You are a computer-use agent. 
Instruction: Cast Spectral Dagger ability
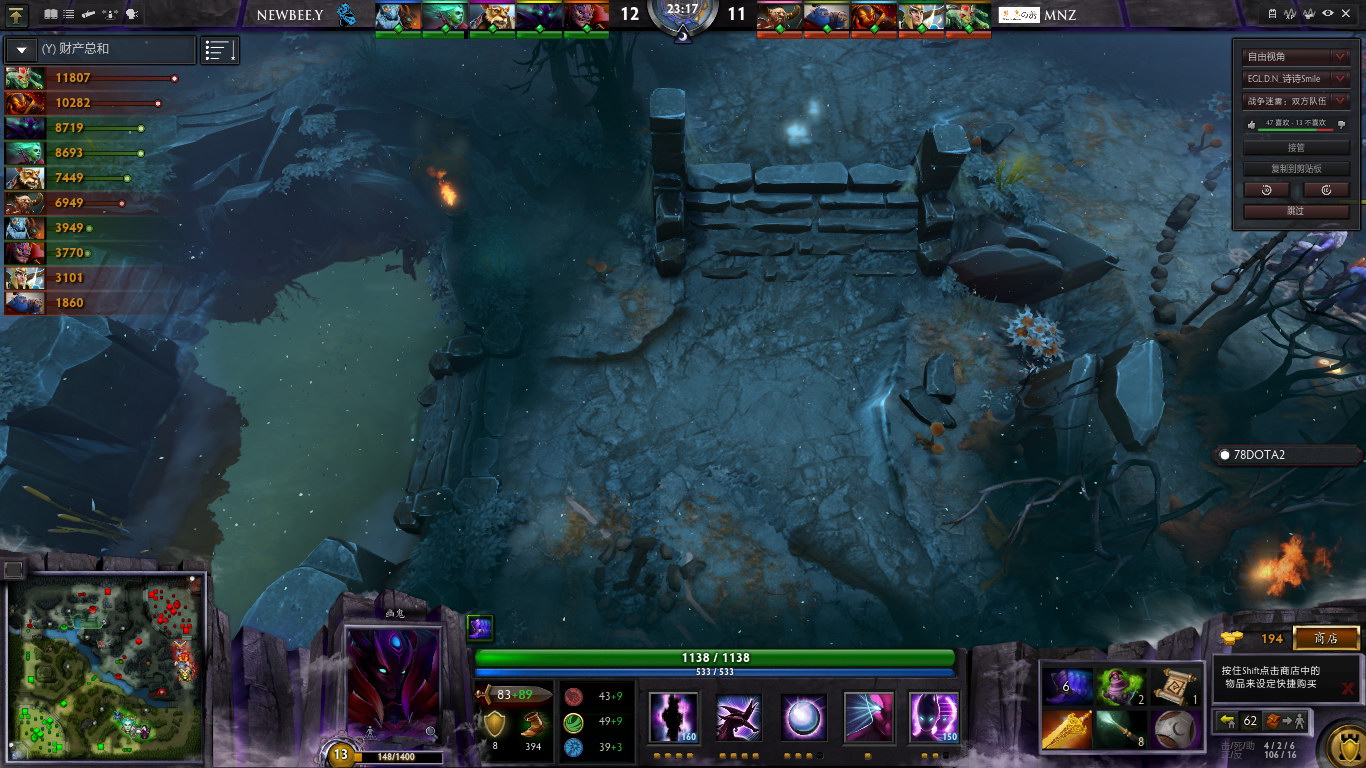675,718
